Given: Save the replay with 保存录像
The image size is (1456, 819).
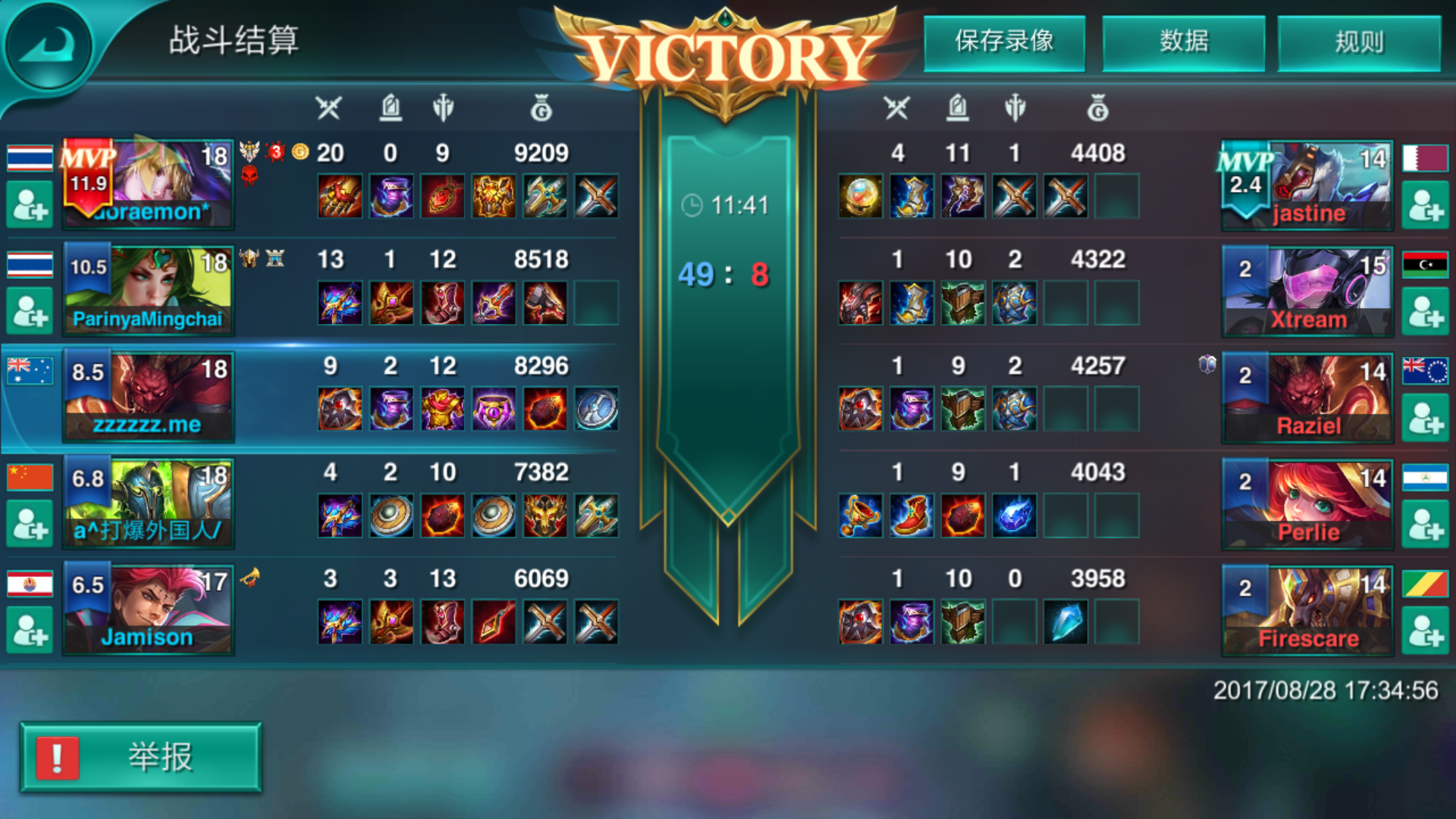Looking at the screenshot, I should (1004, 42).
